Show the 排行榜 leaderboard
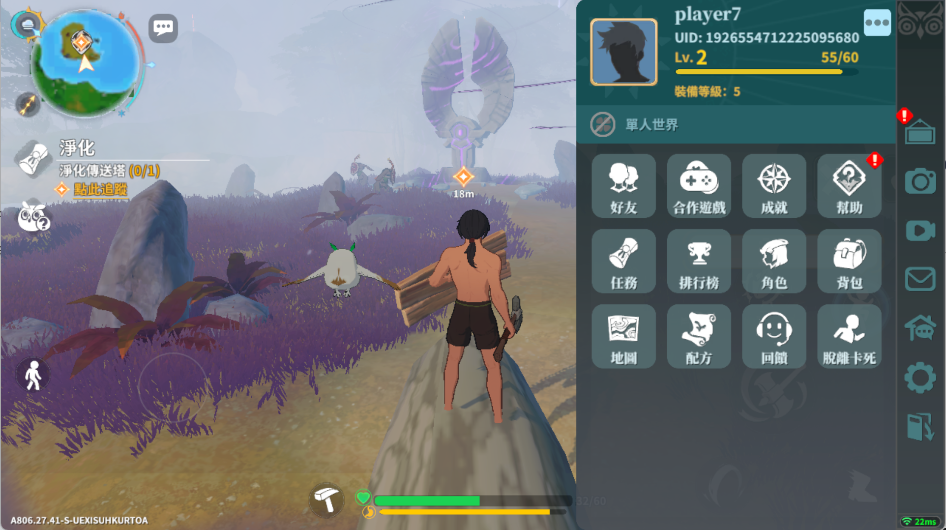Viewport: 946px width, 530px height. coord(699,261)
